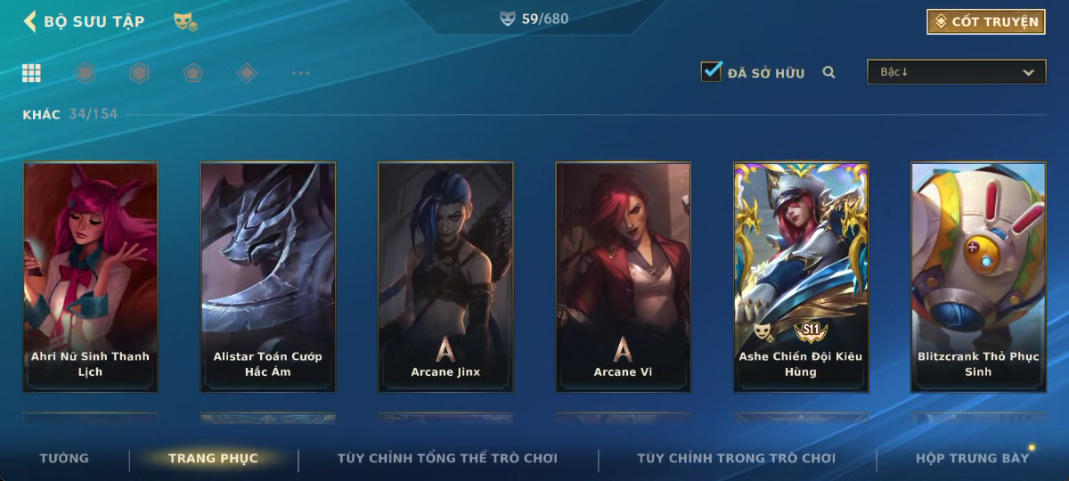Select the grid all-skins filter icon
Screen dimensions: 1069x481
pyautogui.click(x=32, y=73)
